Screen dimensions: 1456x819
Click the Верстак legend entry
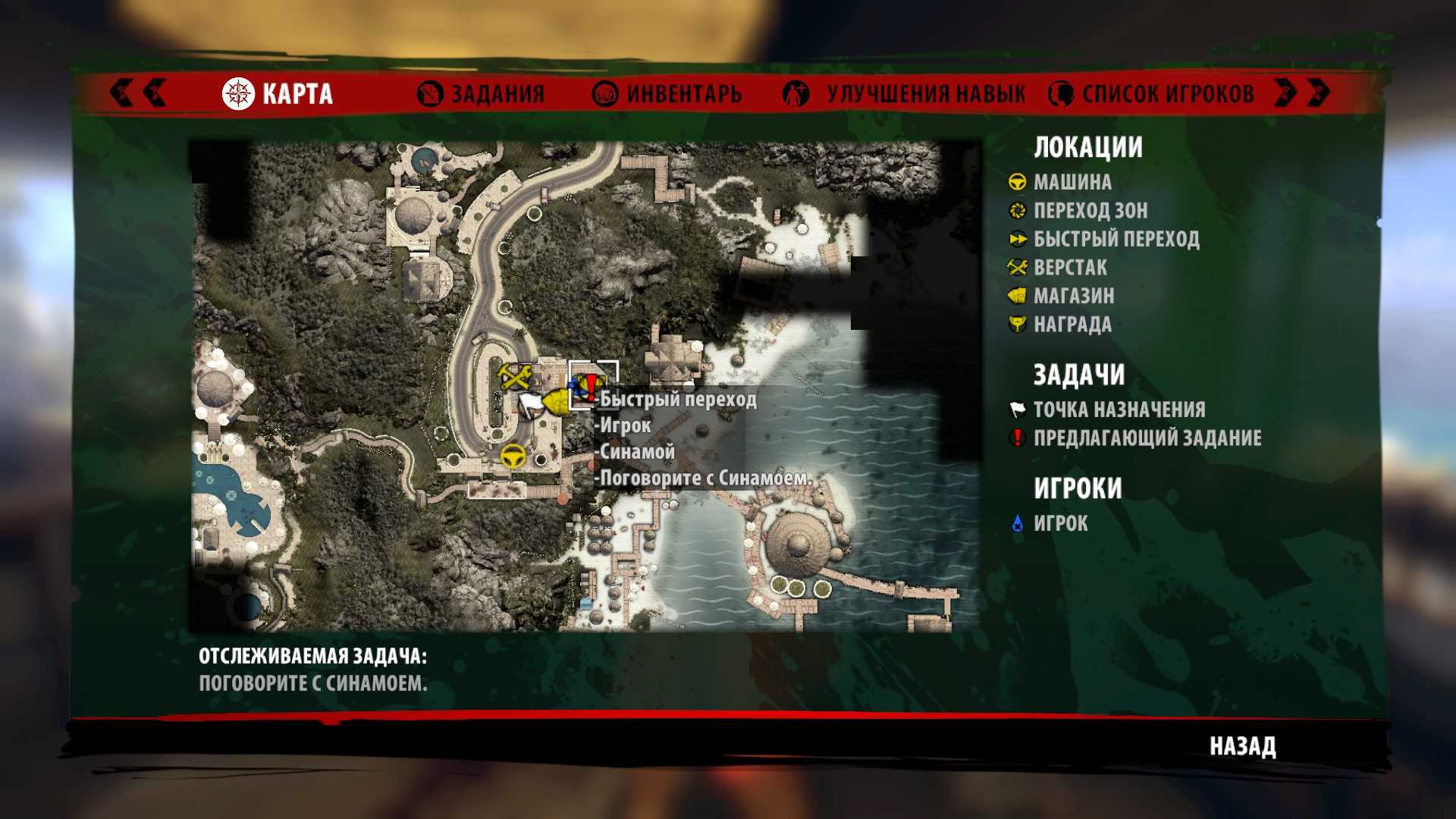click(x=1069, y=268)
